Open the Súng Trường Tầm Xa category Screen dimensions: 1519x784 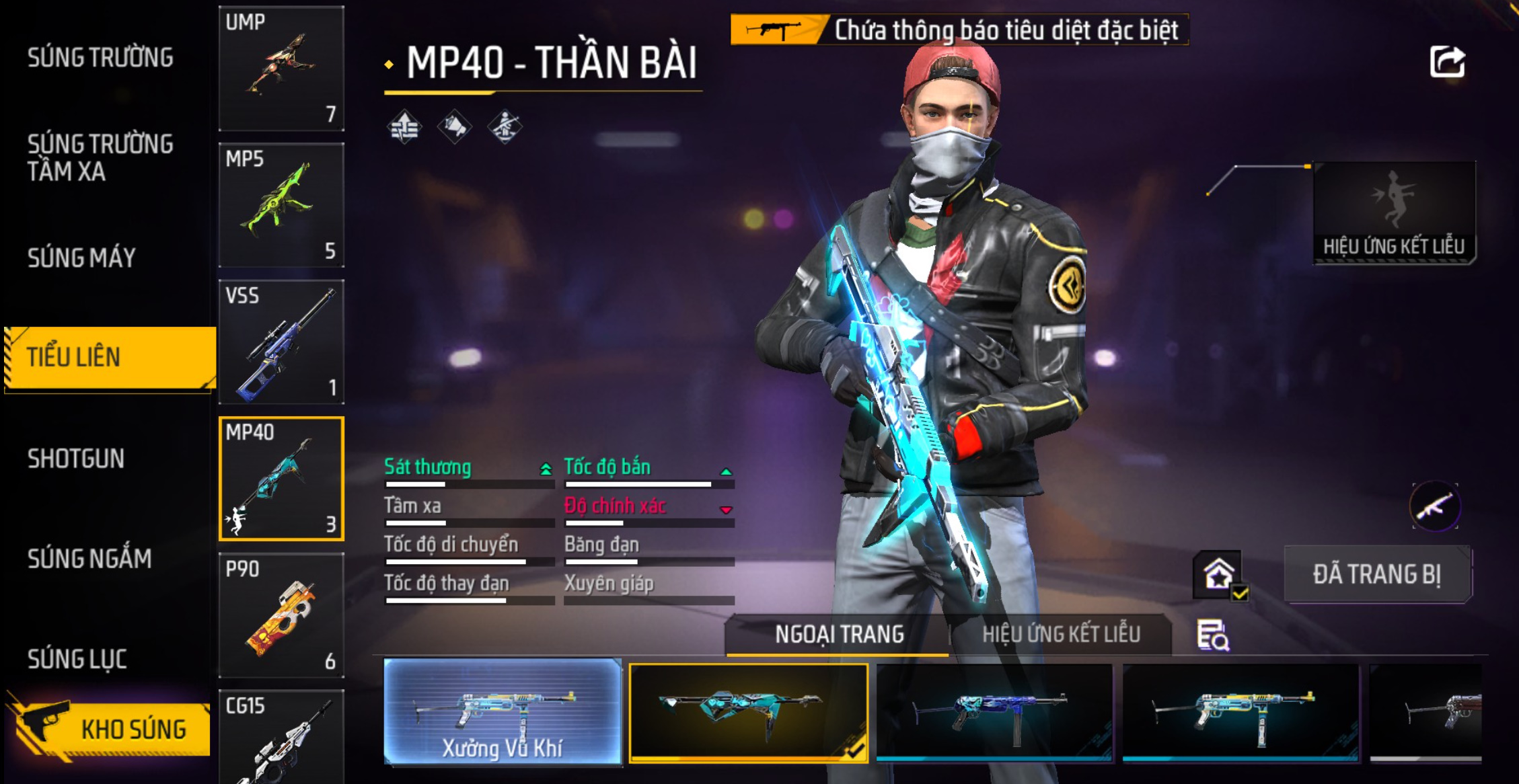click(x=100, y=158)
